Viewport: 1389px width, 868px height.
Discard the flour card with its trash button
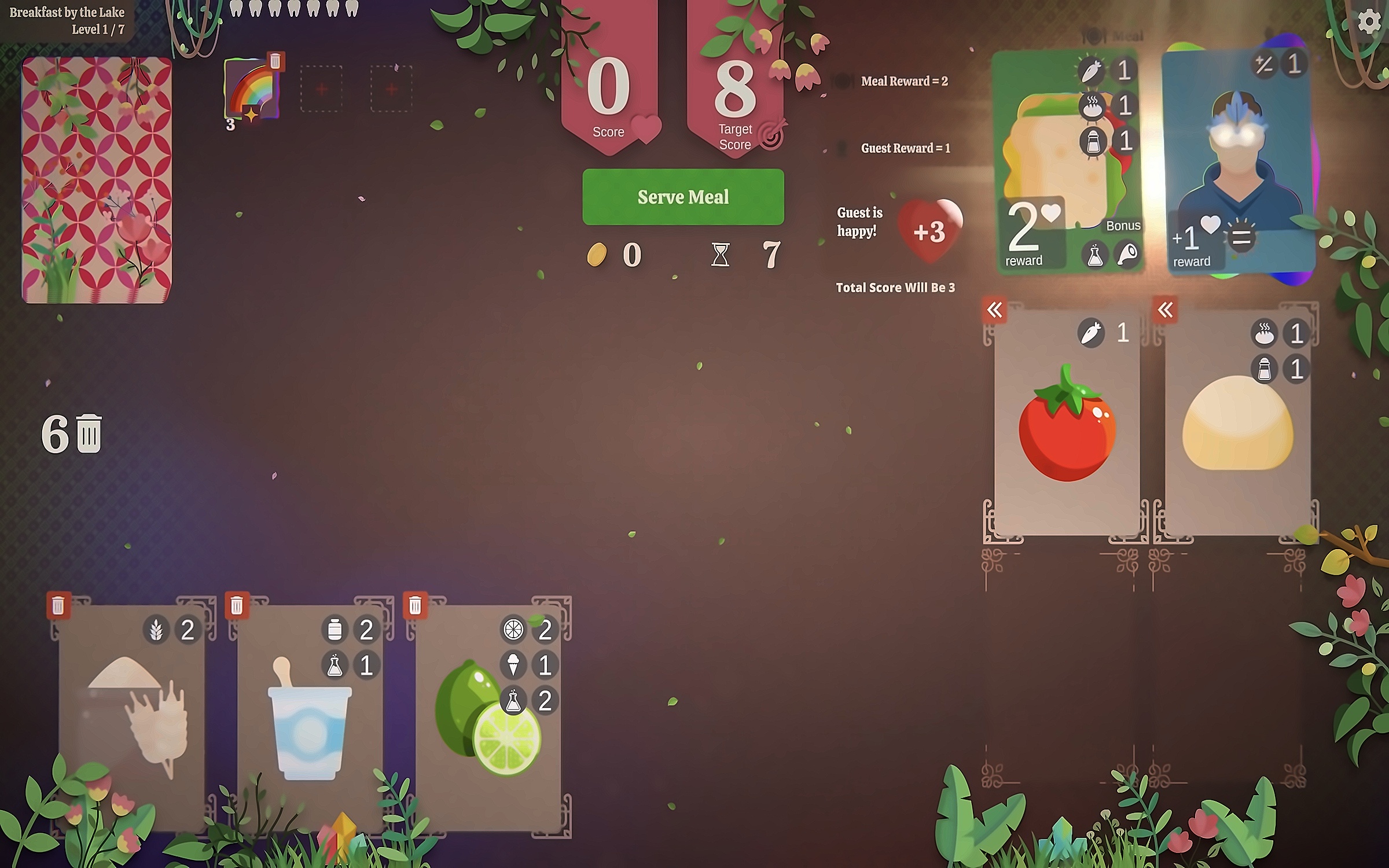point(58,606)
